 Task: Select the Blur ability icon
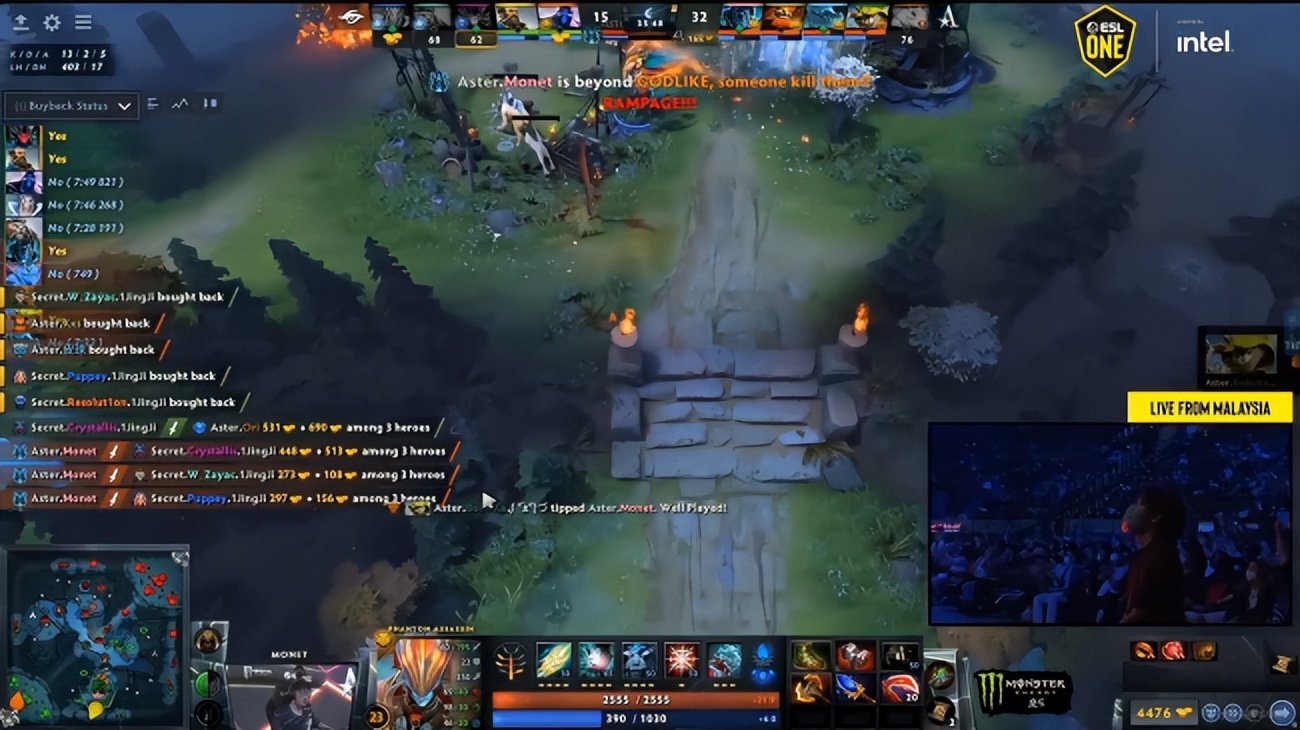coord(637,661)
